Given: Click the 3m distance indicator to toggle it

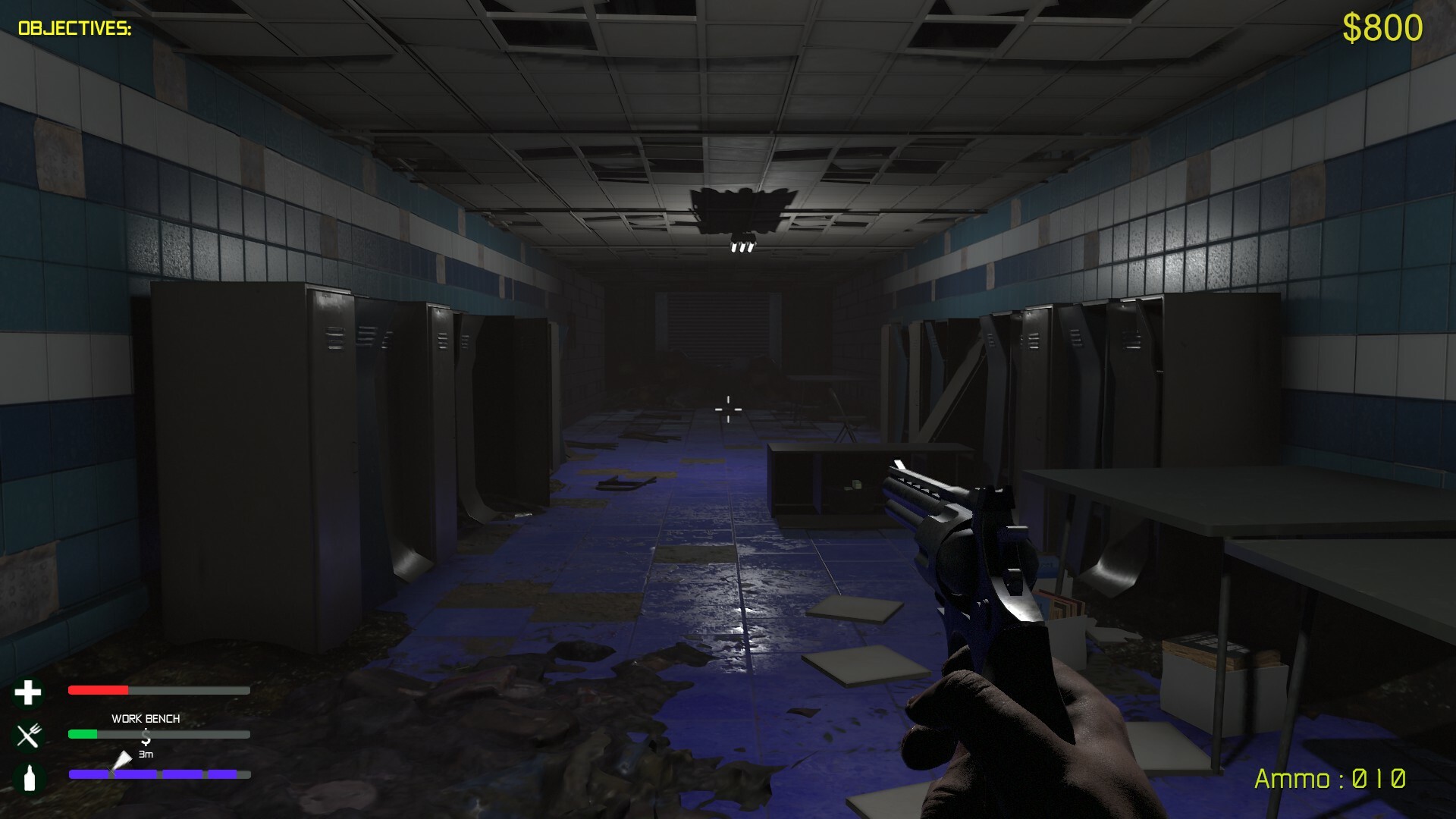Looking at the screenshot, I should (x=146, y=755).
